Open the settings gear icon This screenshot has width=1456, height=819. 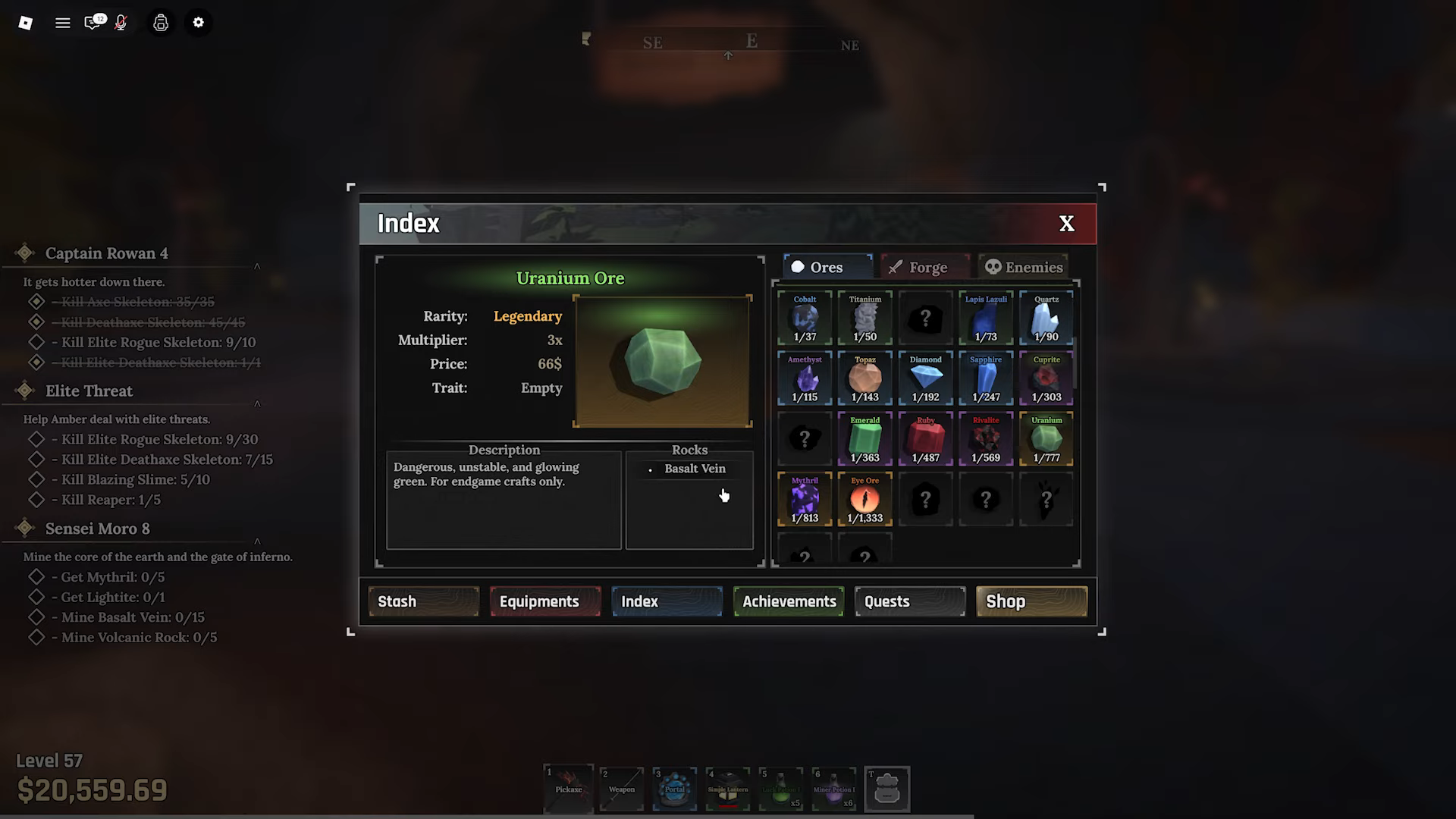point(198,23)
